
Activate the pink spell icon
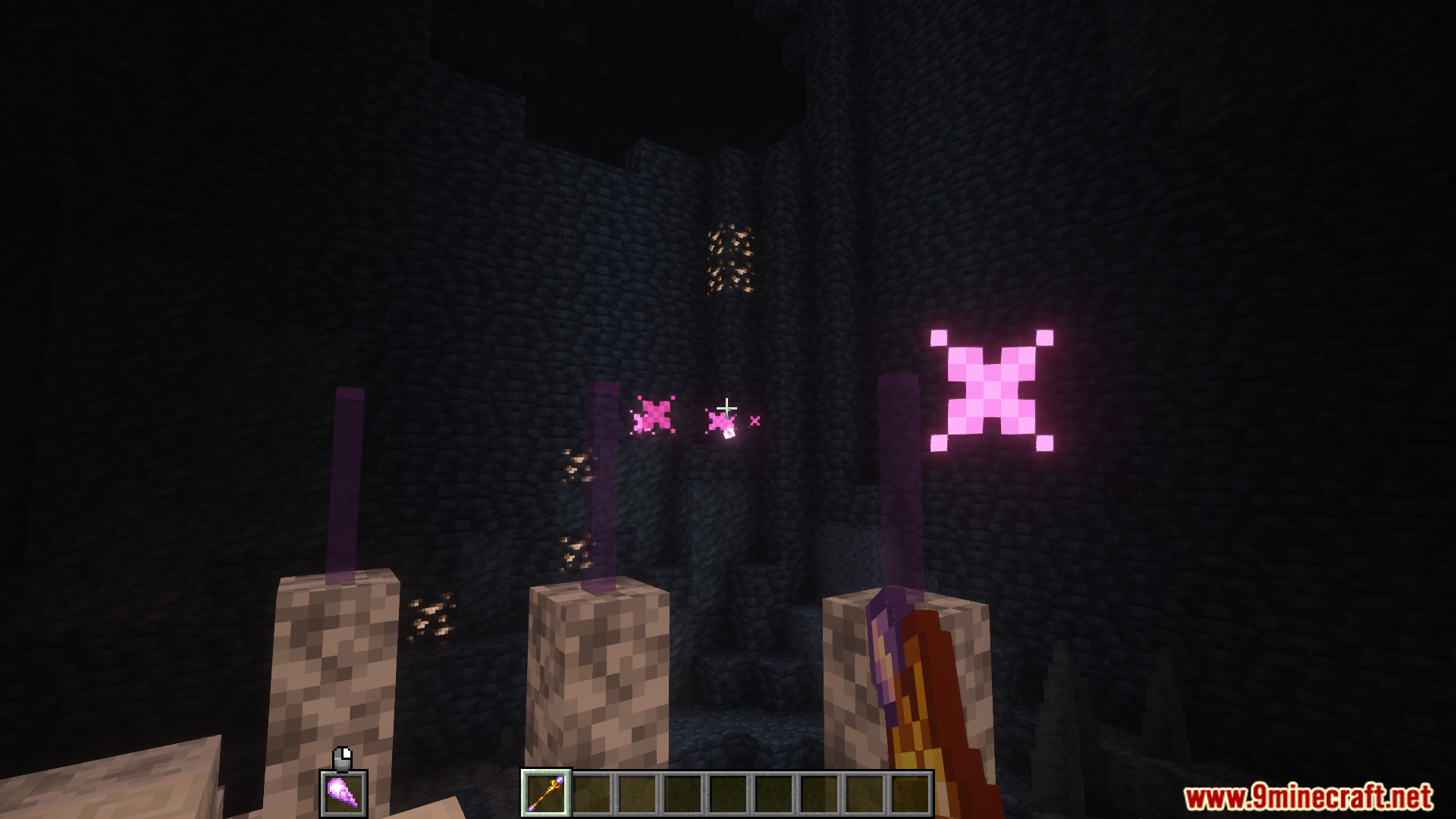tap(344, 793)
